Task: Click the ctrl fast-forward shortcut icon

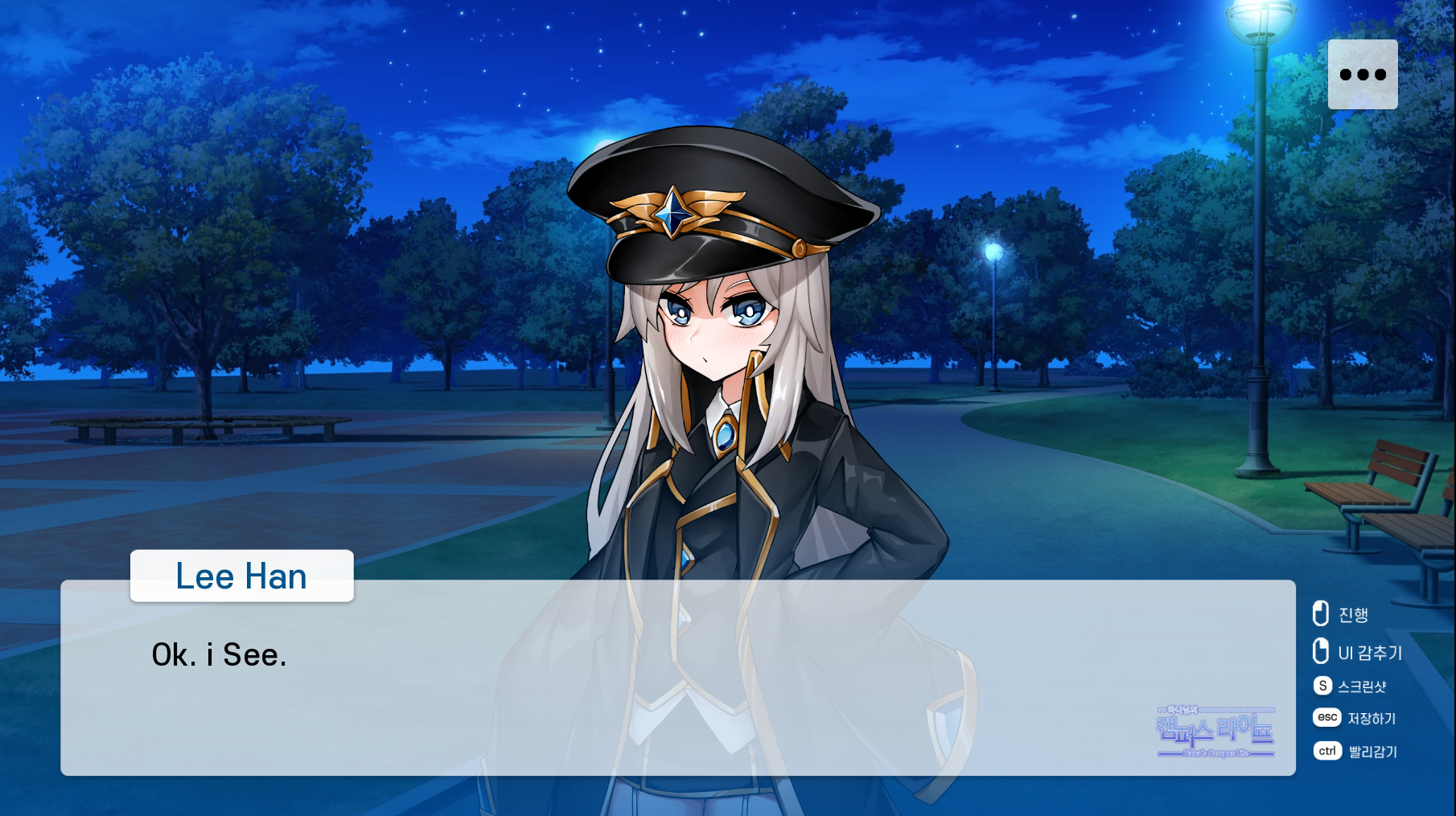Action: [x=1327, y=751]
